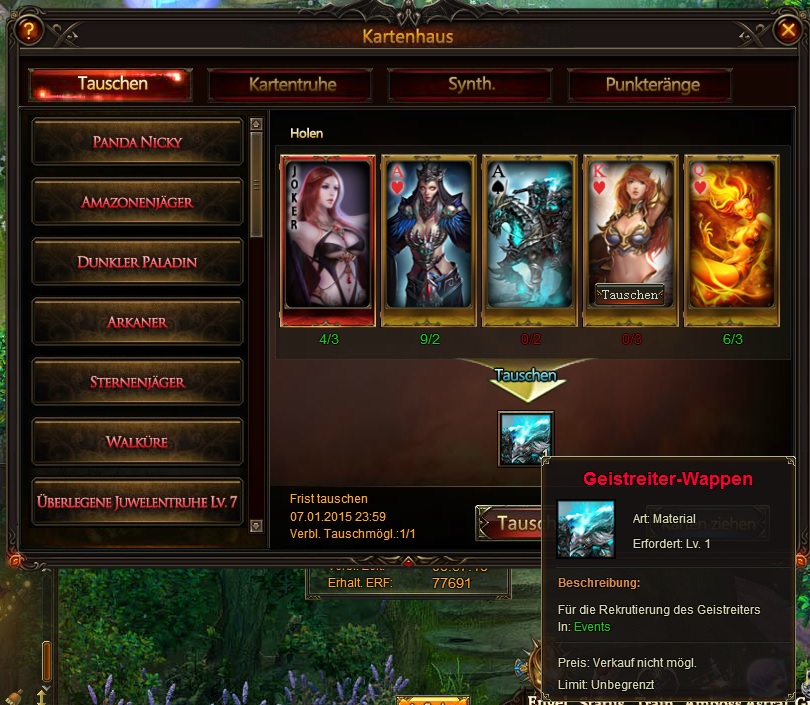
Task: Click the Geistreiter-Wappen reward icon
Action: [x=526, y=438]
